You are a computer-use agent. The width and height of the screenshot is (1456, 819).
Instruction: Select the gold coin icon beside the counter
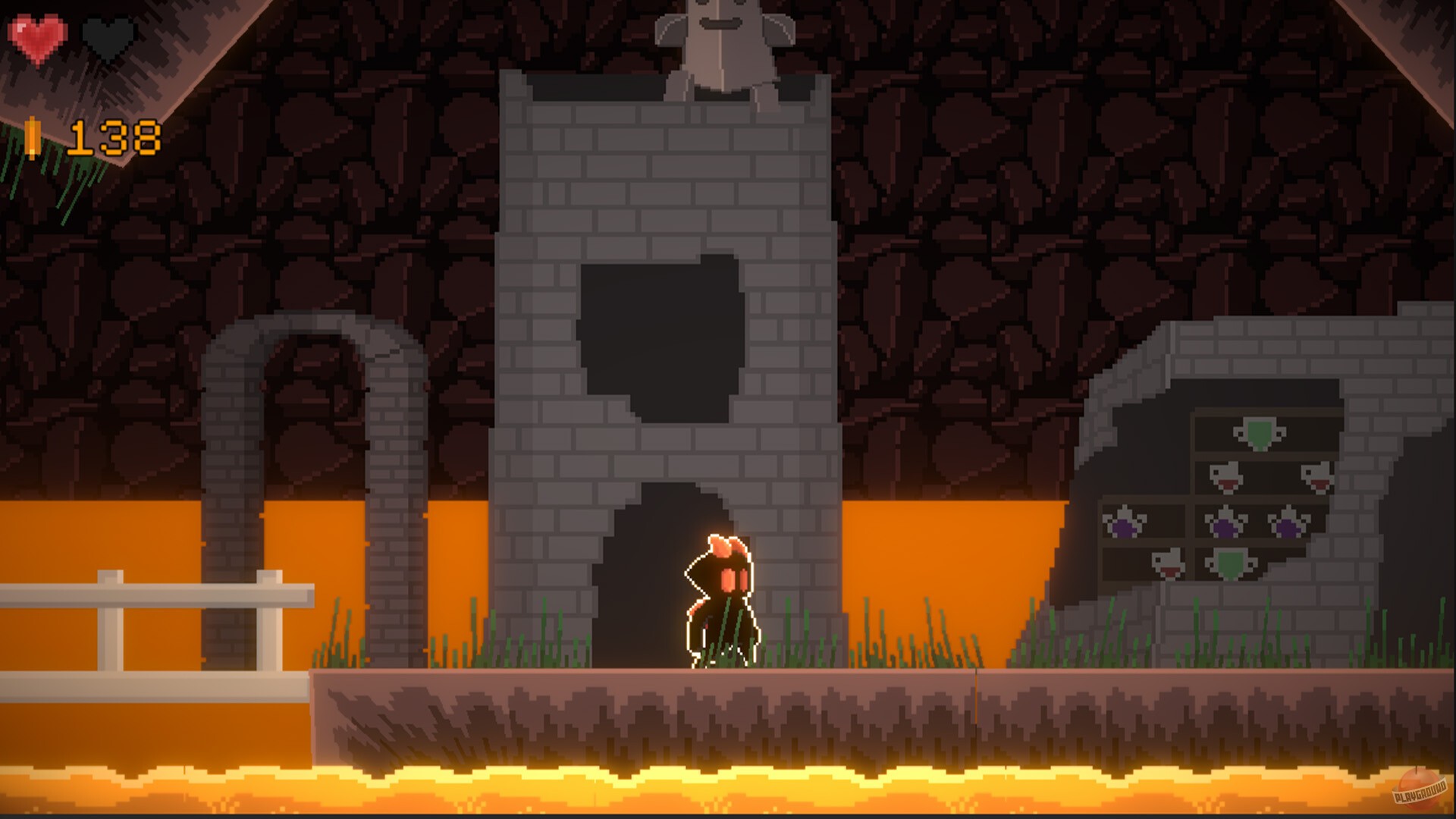[x=32, y=140]
